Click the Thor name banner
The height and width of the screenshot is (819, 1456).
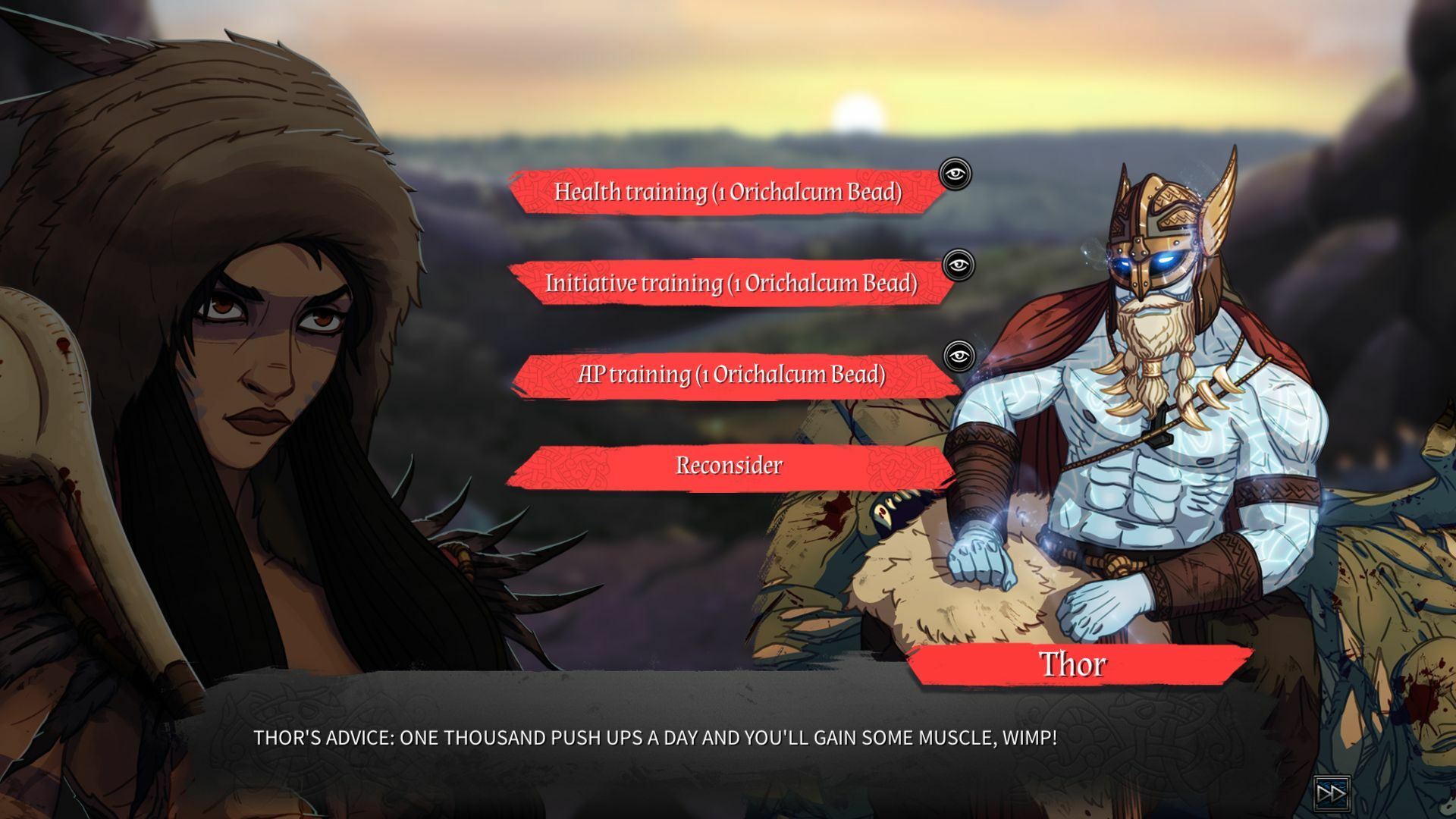pos(1076,665)
